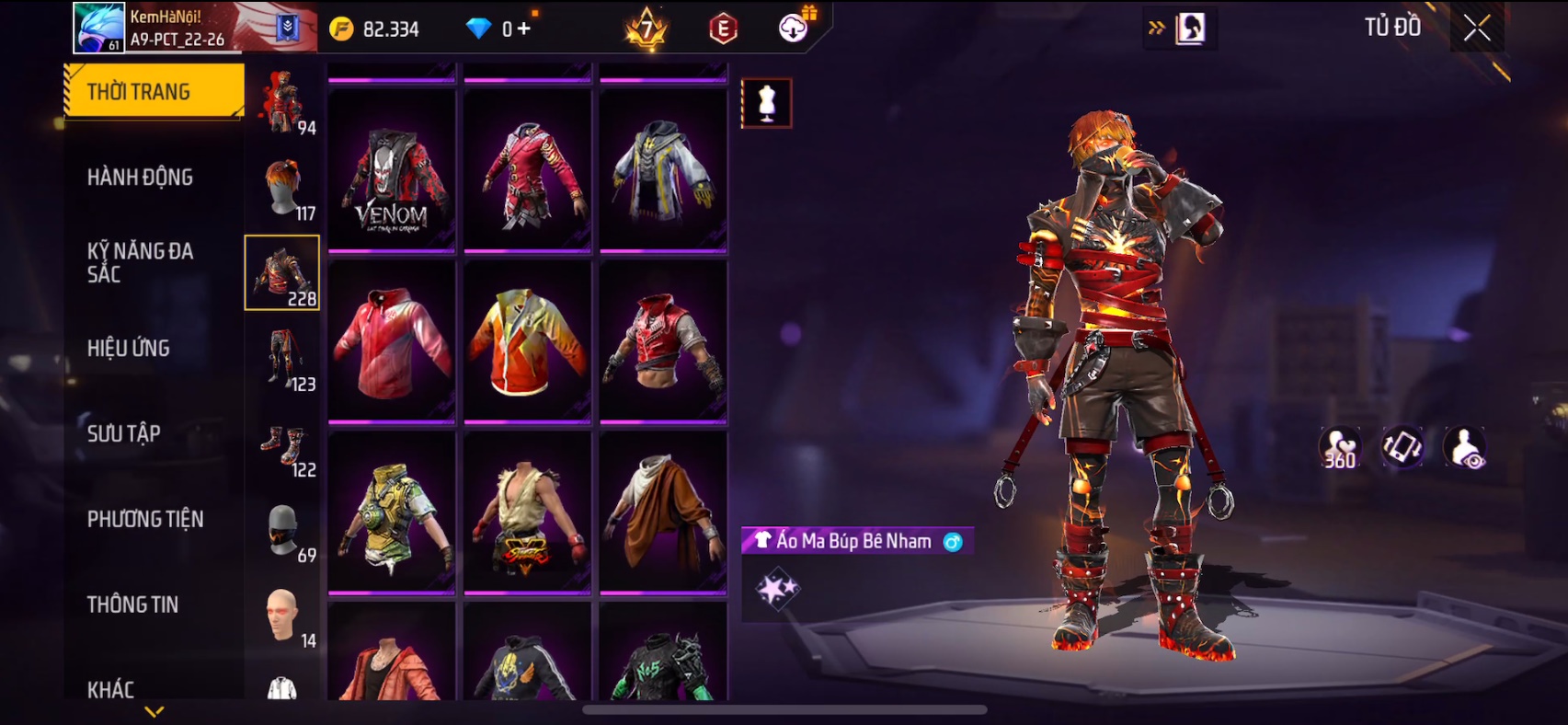The width and height of the screenshot is (1568, 725).
Task: Open the SƯU TẬP tab
Action: [124, 433]
